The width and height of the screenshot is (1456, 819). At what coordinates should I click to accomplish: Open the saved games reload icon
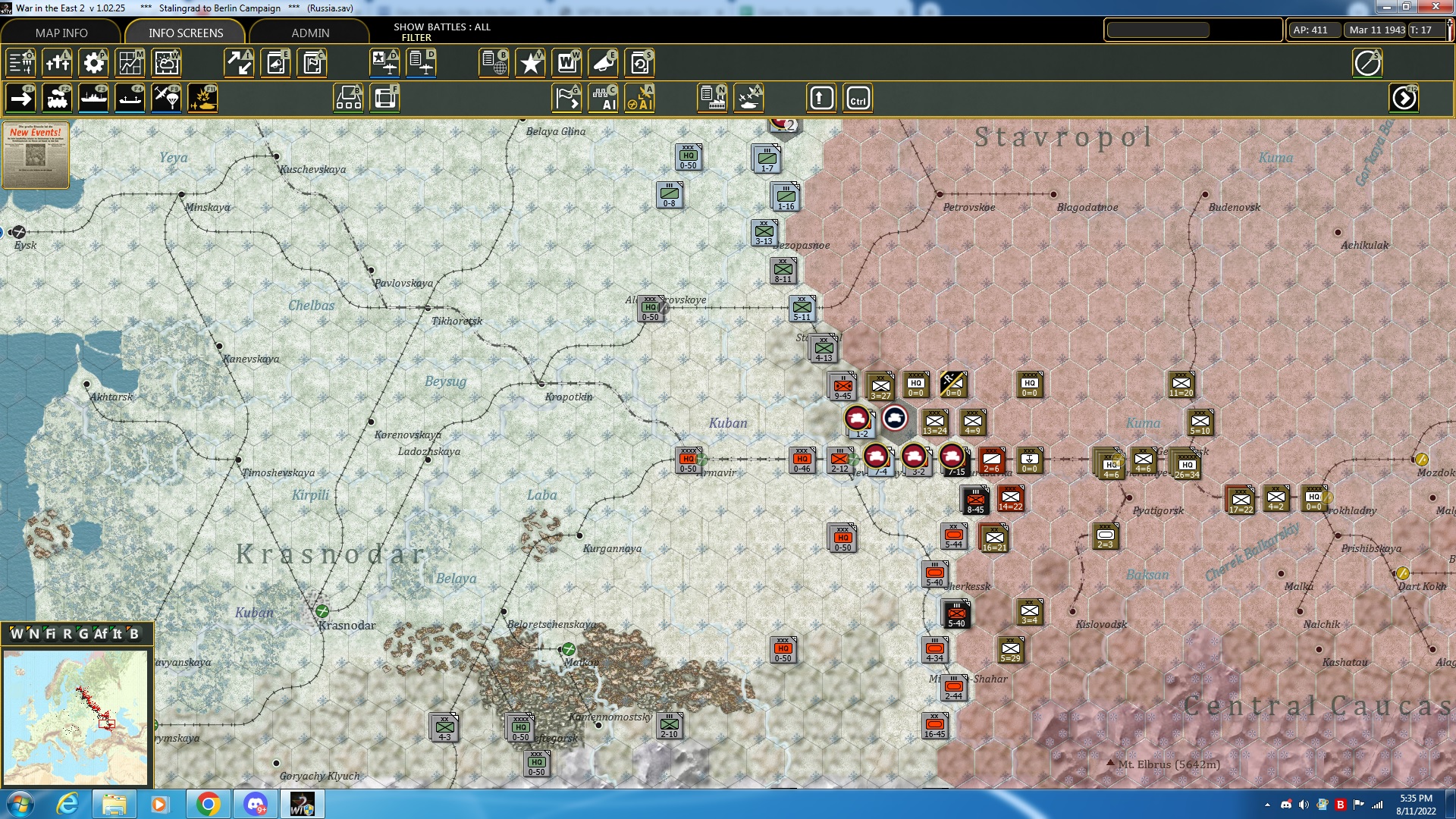(x=641, y=63)
